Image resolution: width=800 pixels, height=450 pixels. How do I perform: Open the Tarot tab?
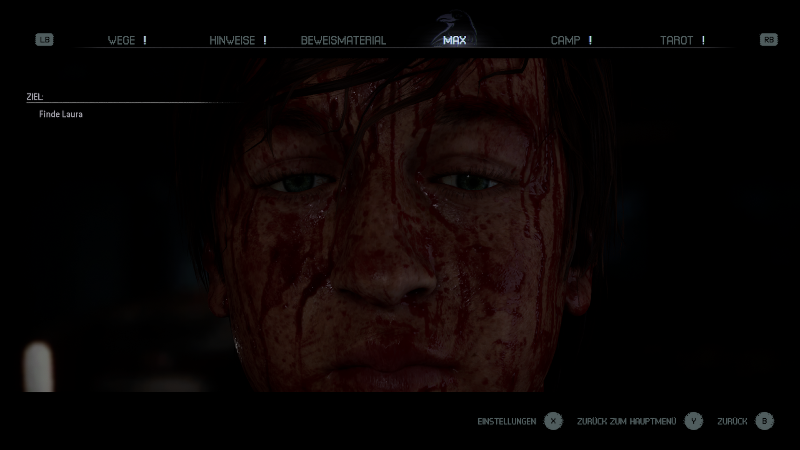click(x=677, y=40)
